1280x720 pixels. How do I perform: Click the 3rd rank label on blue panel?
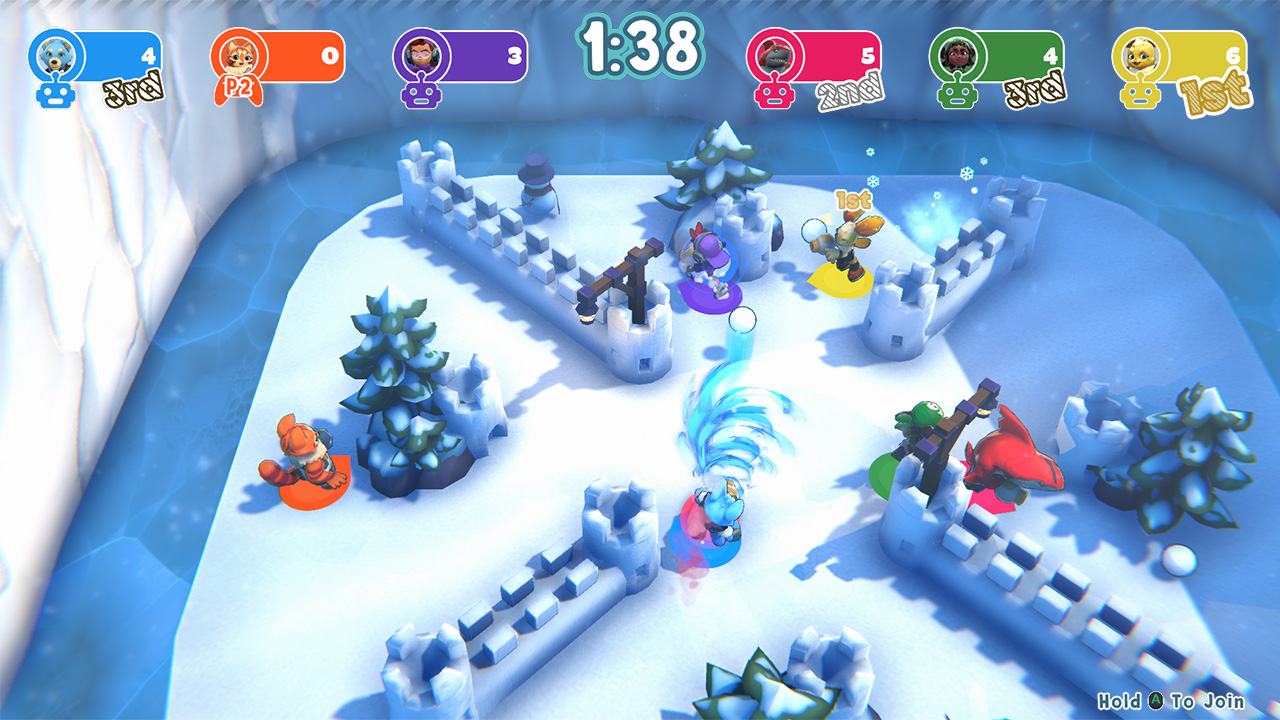135,88
